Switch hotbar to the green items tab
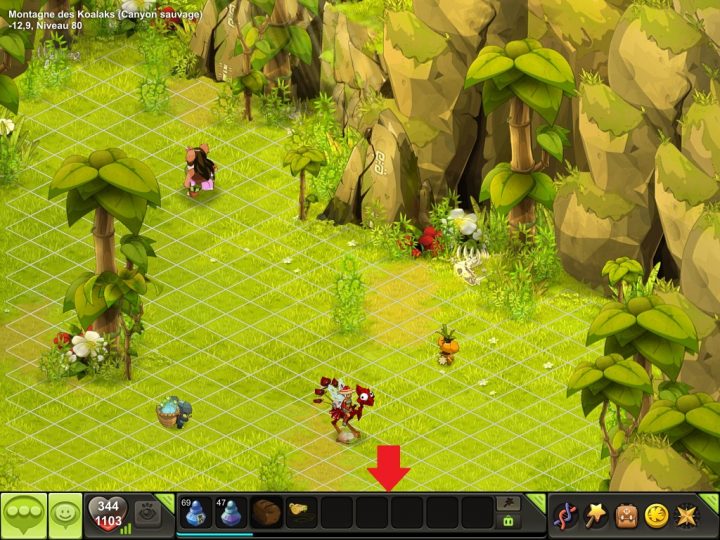 point(509,521)
